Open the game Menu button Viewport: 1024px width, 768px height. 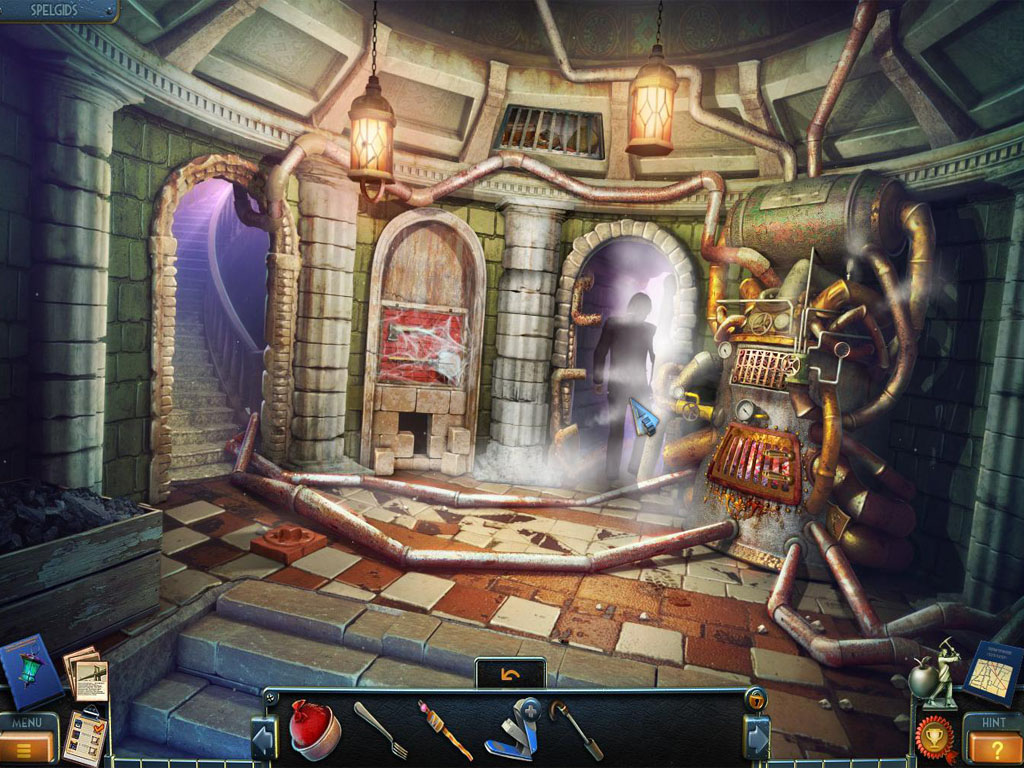click(28, 738)
